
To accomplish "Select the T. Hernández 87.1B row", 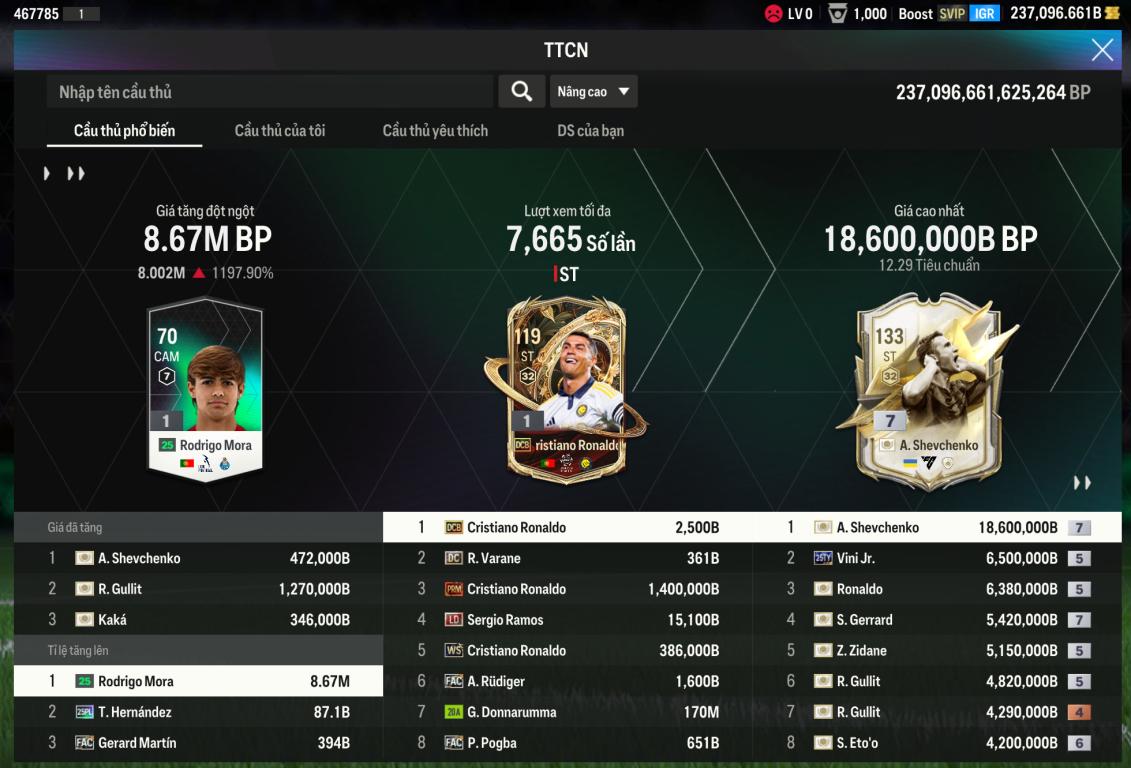I will (x=198, y=712).
